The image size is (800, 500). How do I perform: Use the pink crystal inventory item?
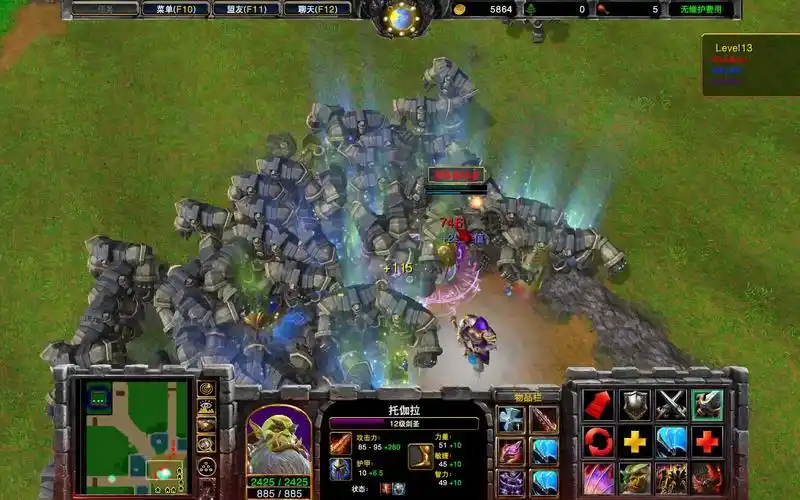point(511,452)
